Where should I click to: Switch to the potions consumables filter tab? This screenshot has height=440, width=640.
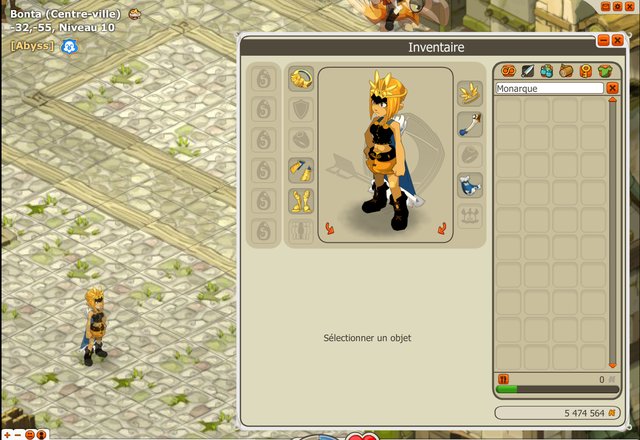546,71
